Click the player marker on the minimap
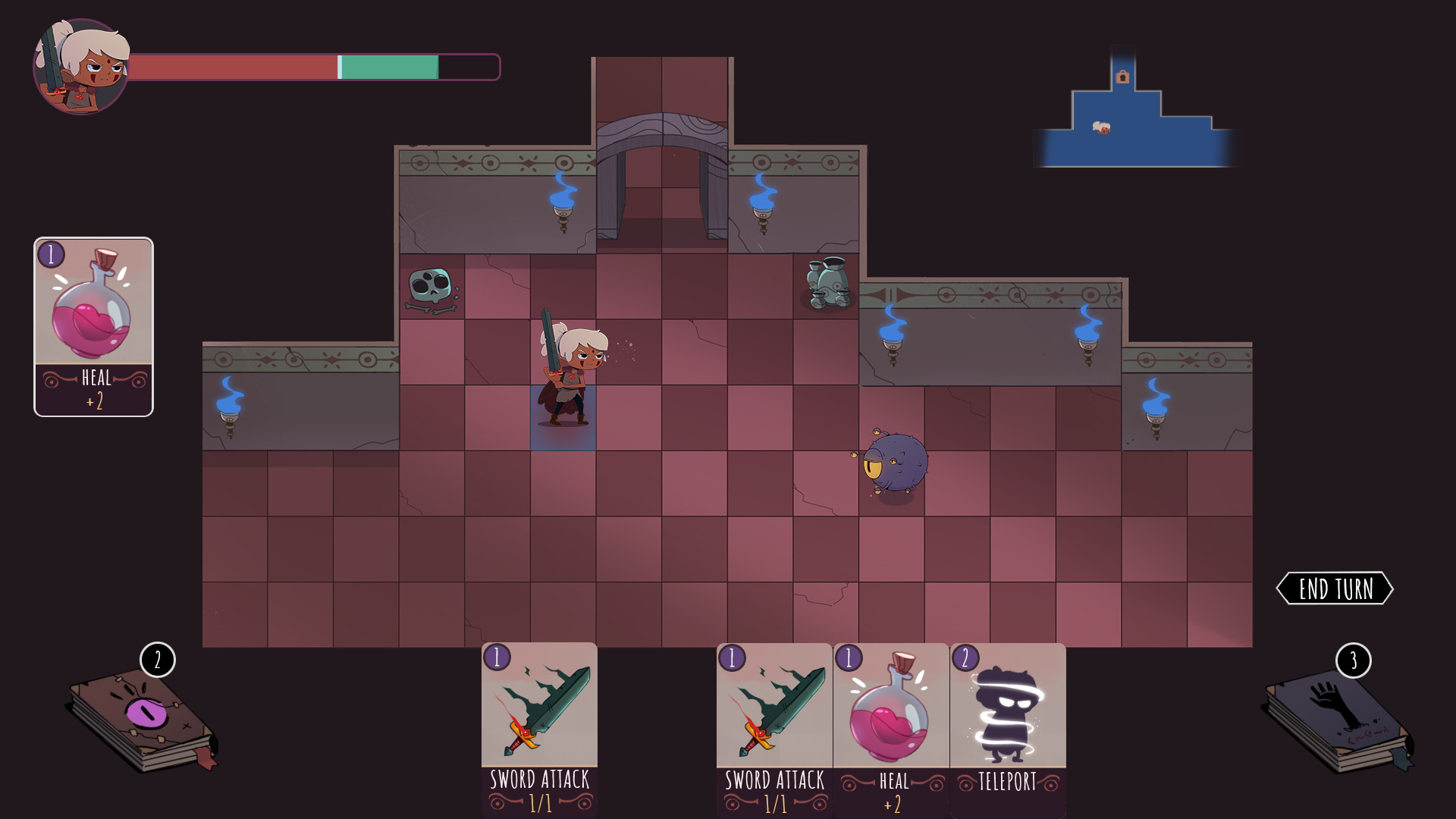 point(1102,129)
